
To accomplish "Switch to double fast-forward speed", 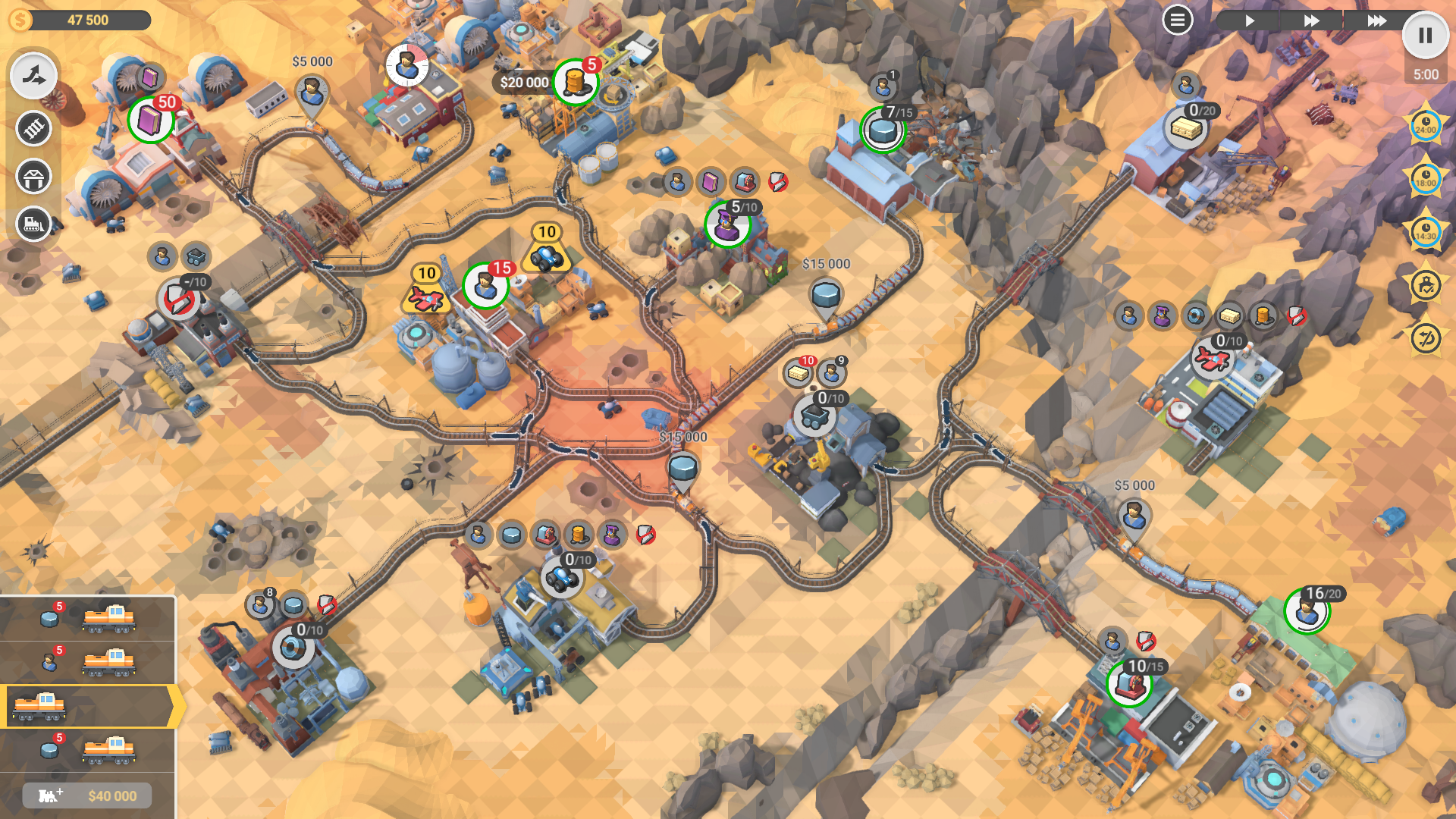I will pyautogui.click(x=1311, y=20).
